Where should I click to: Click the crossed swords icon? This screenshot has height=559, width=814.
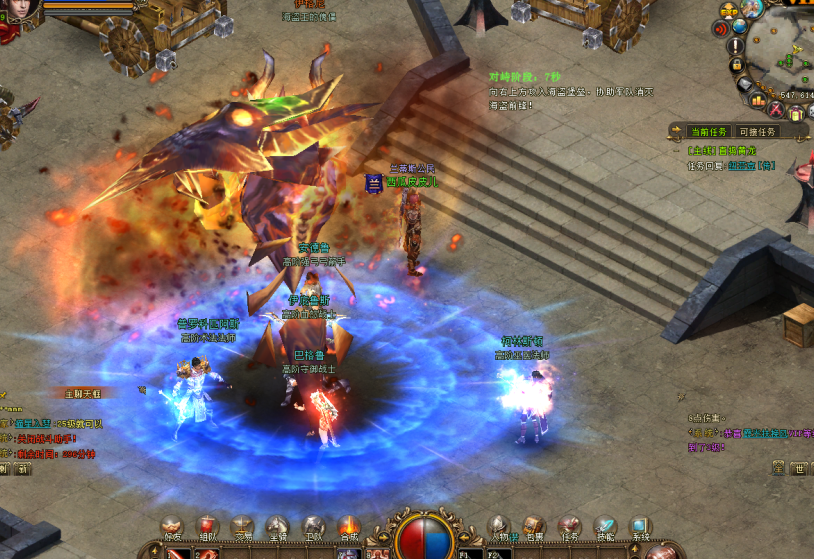pos(776,107)
